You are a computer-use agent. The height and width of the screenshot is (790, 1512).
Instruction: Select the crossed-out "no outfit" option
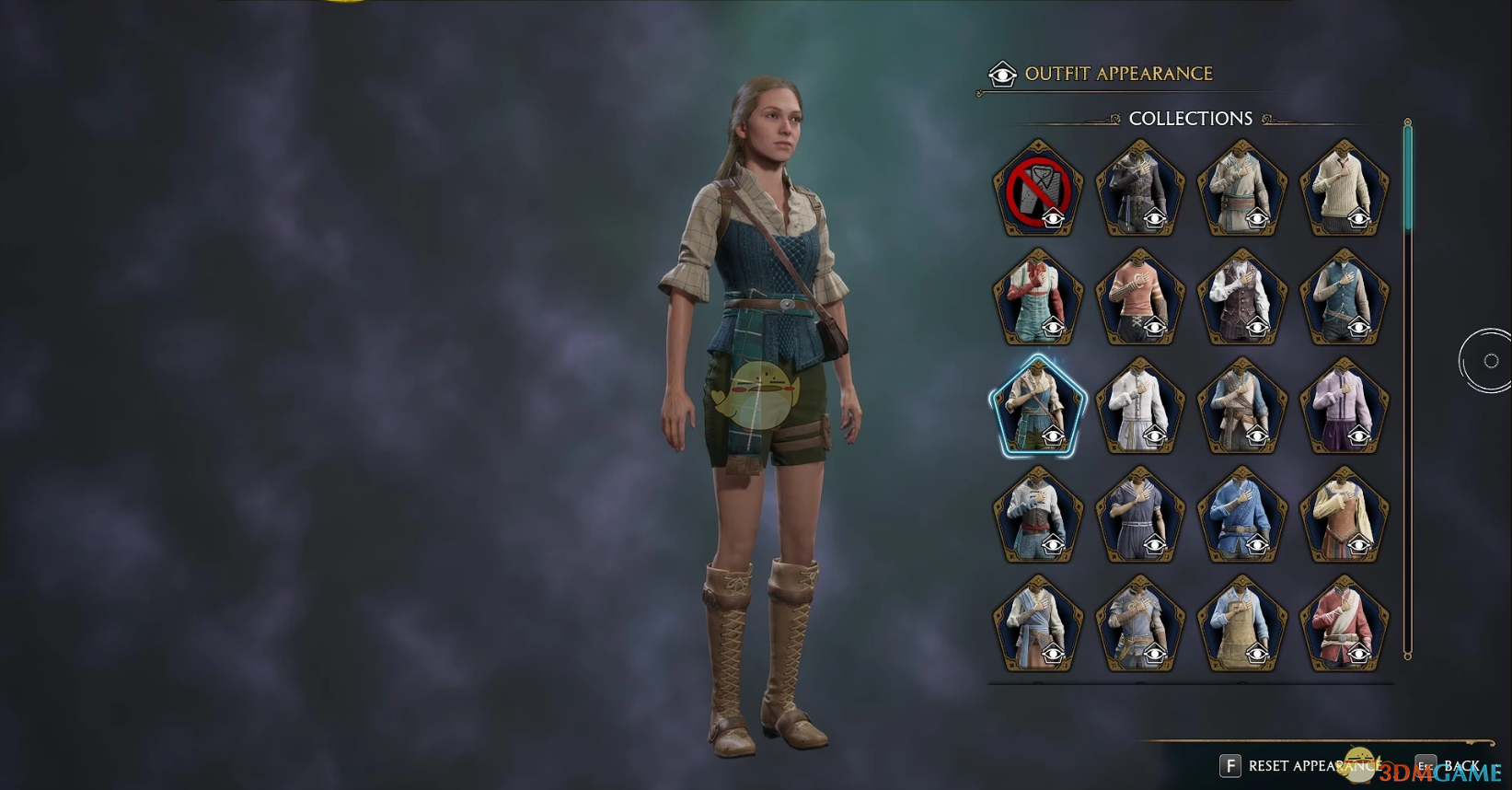click(1038, 189)
